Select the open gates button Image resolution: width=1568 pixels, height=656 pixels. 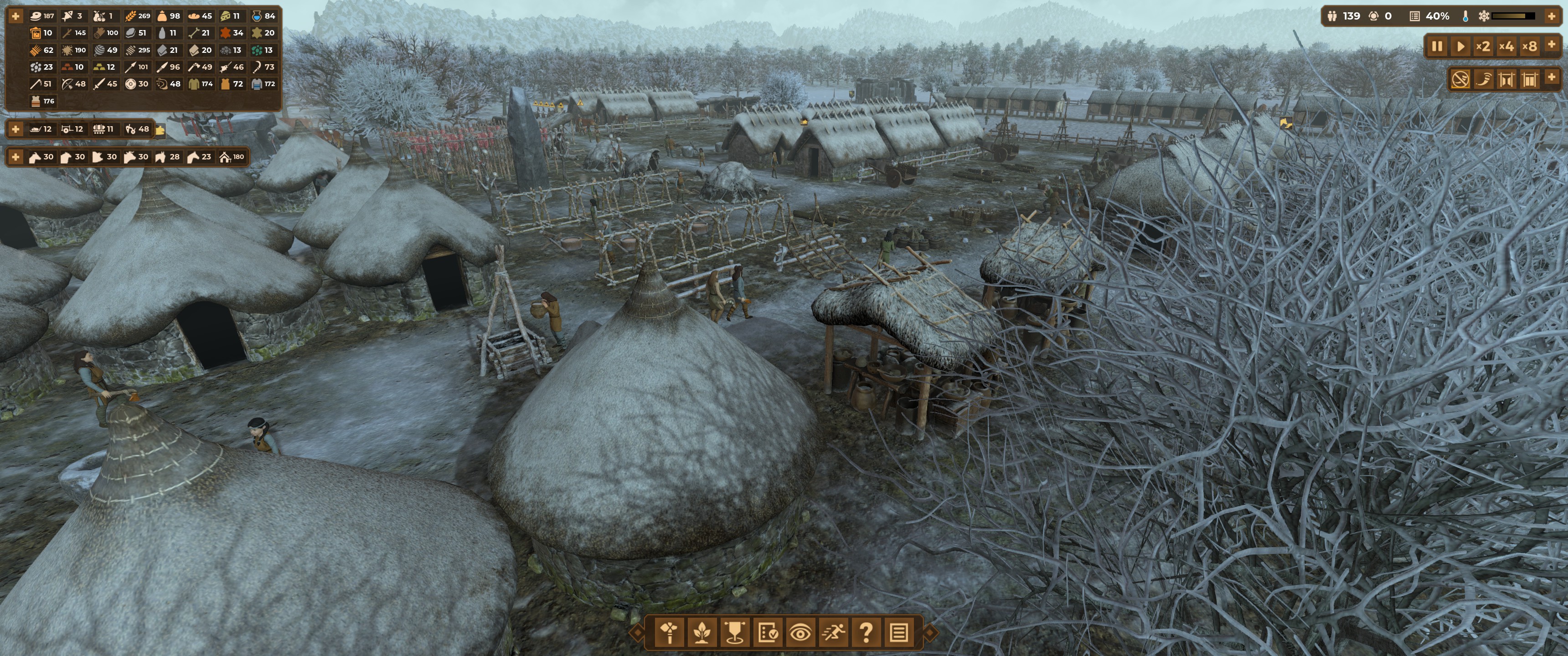point(1506,79)
